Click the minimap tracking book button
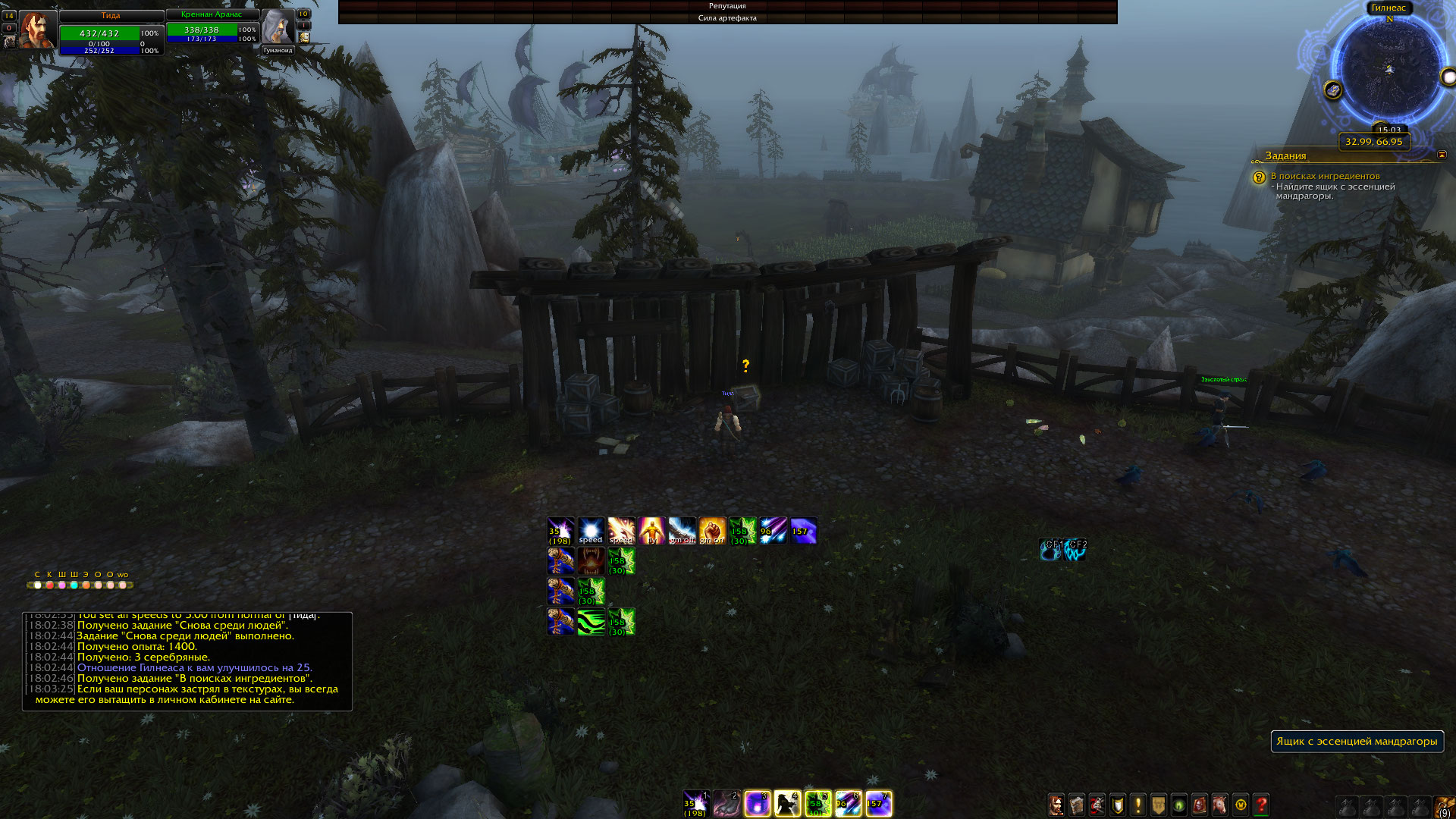The width and height of the screenshot is (1456, 819). tap(1332, 90)
